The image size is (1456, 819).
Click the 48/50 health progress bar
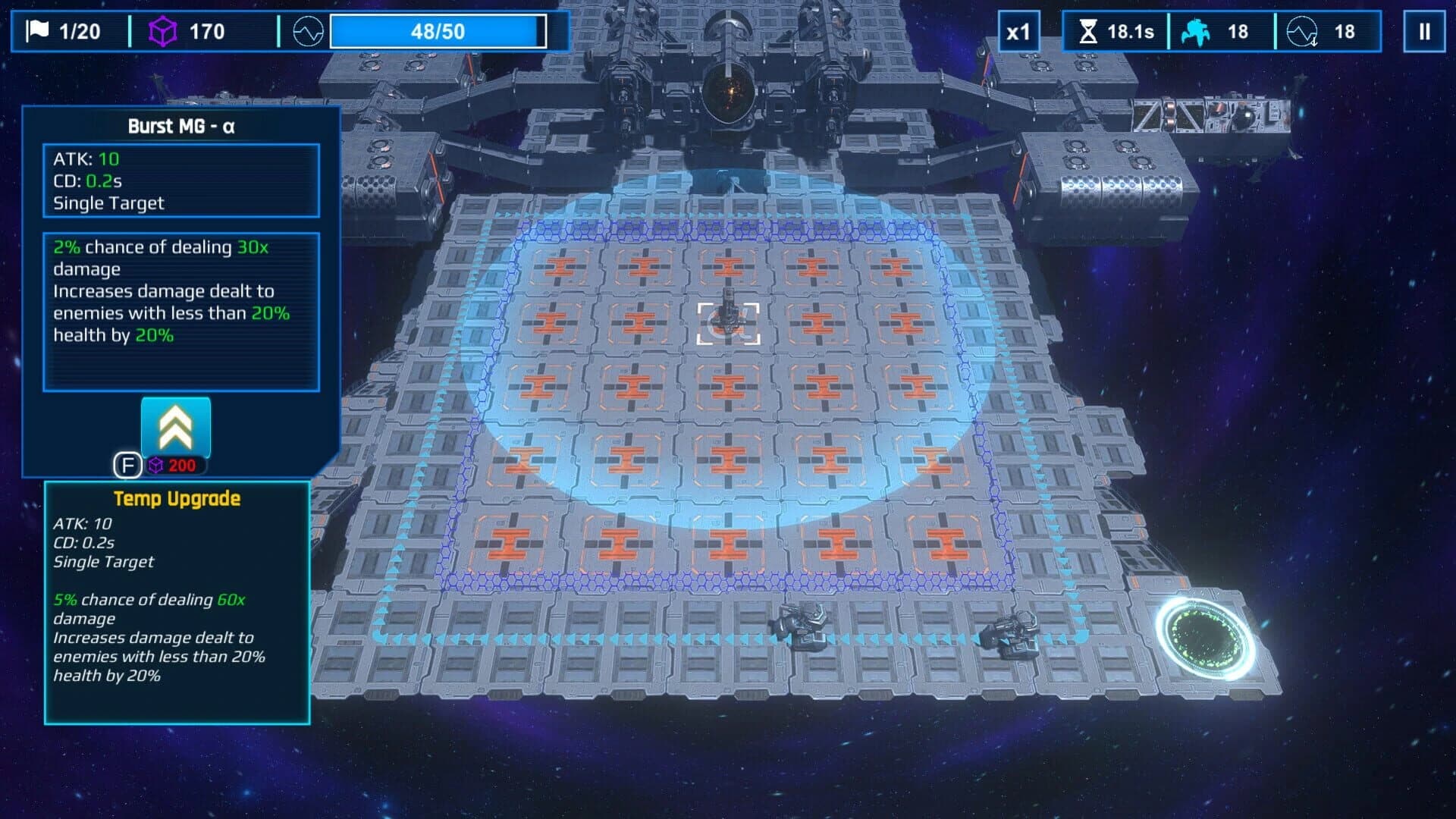tap(438, 31)
